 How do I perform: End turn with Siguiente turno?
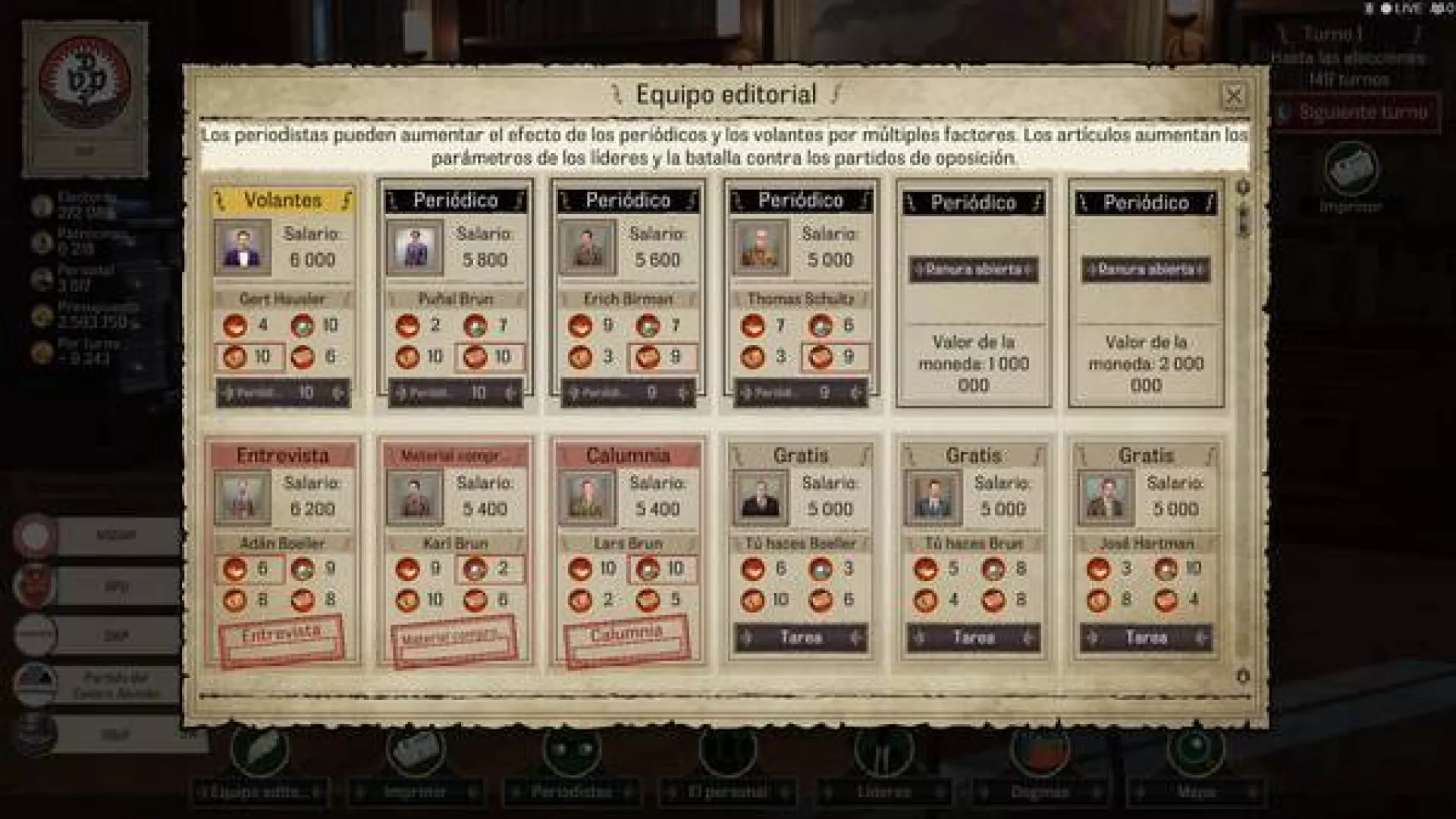pos(1356,112)
